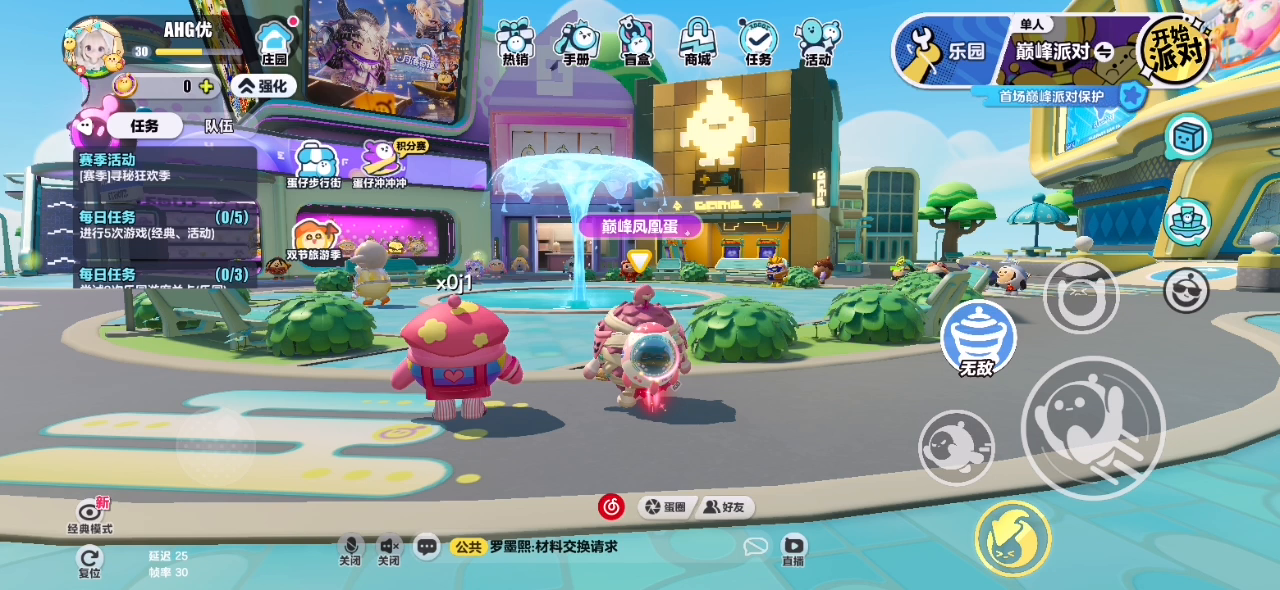Add coins with the plus button
Image resolution: width=1280 pixels, height=590 pixels.
[206, 86]
